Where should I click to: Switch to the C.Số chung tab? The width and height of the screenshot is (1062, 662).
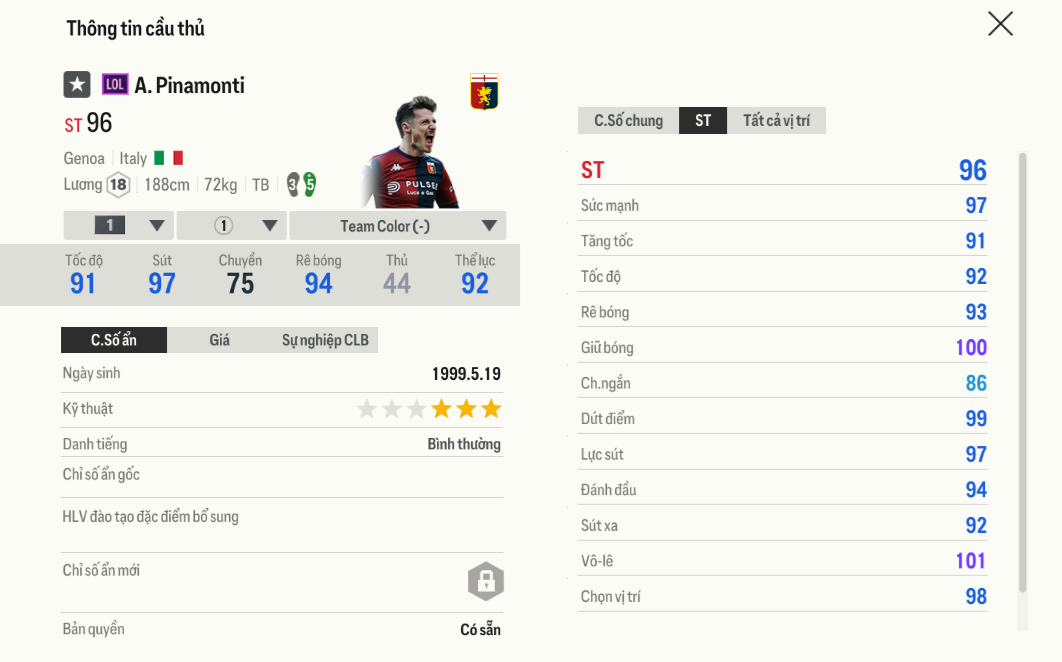point(628,121)
